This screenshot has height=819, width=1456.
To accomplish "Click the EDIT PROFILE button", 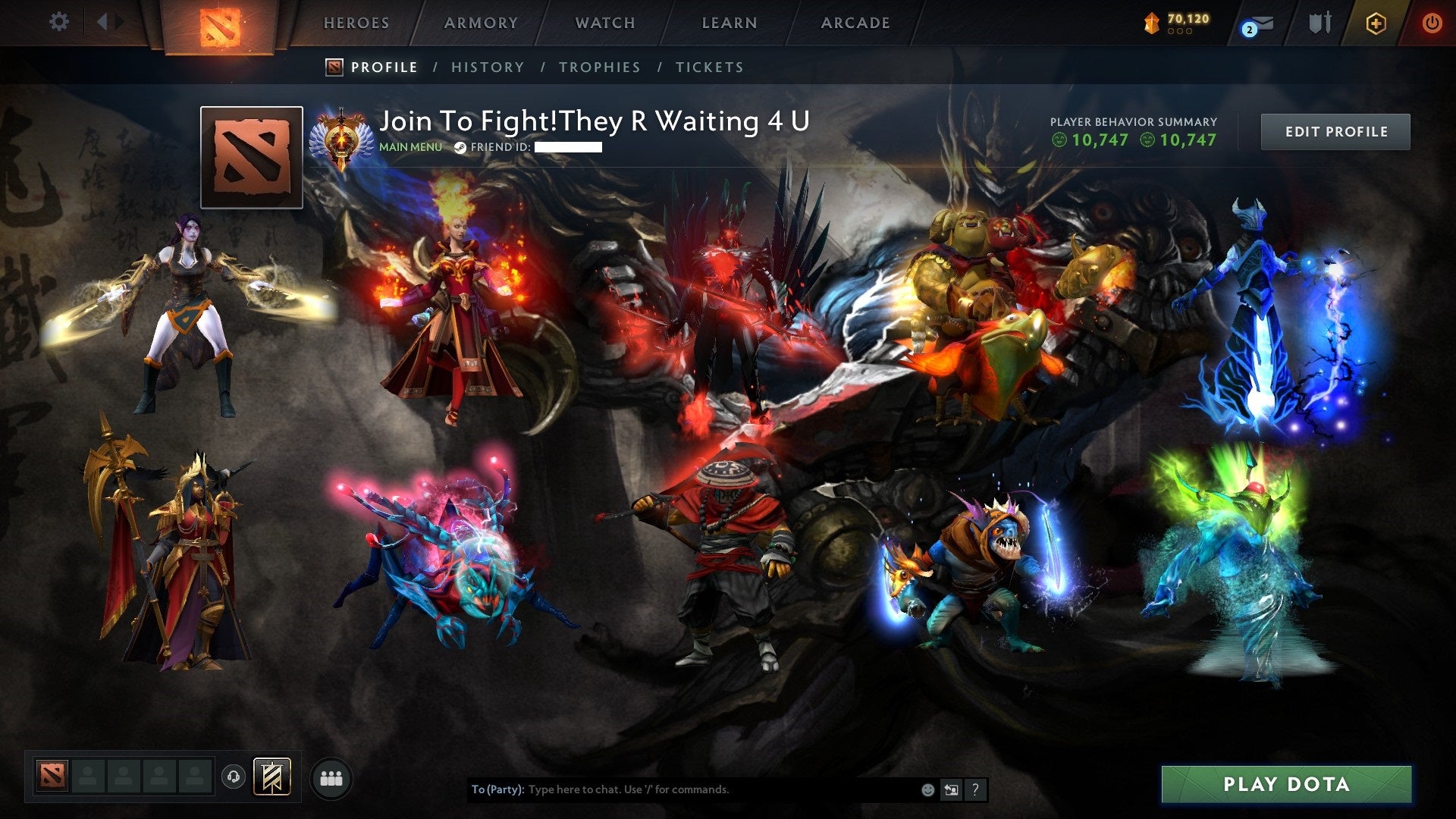I will pos(1335,130).
